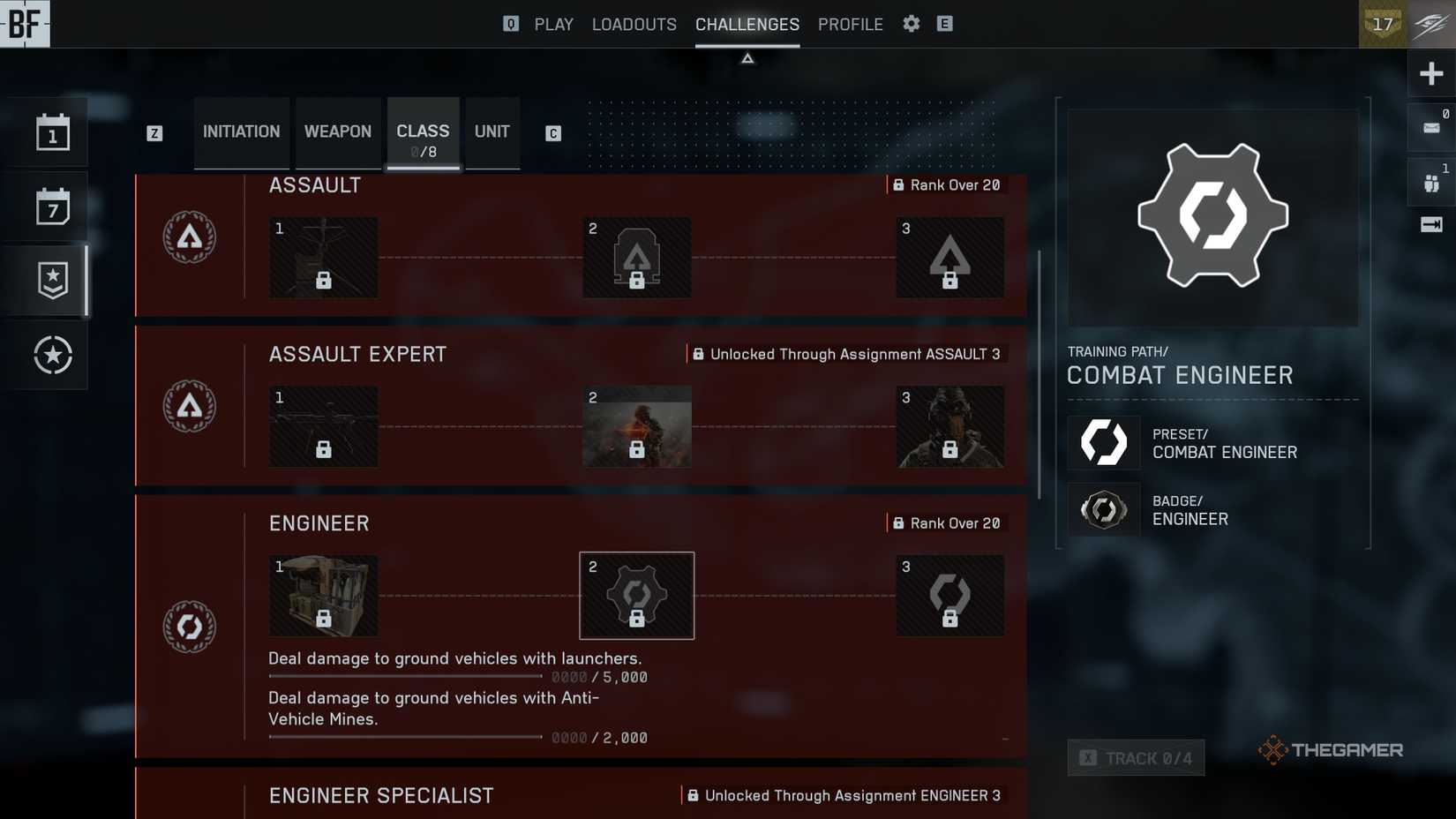Viewport: 1456px width, 819px height.
Task: Click the Engineer badge icon
Action: click(1104, 509)
